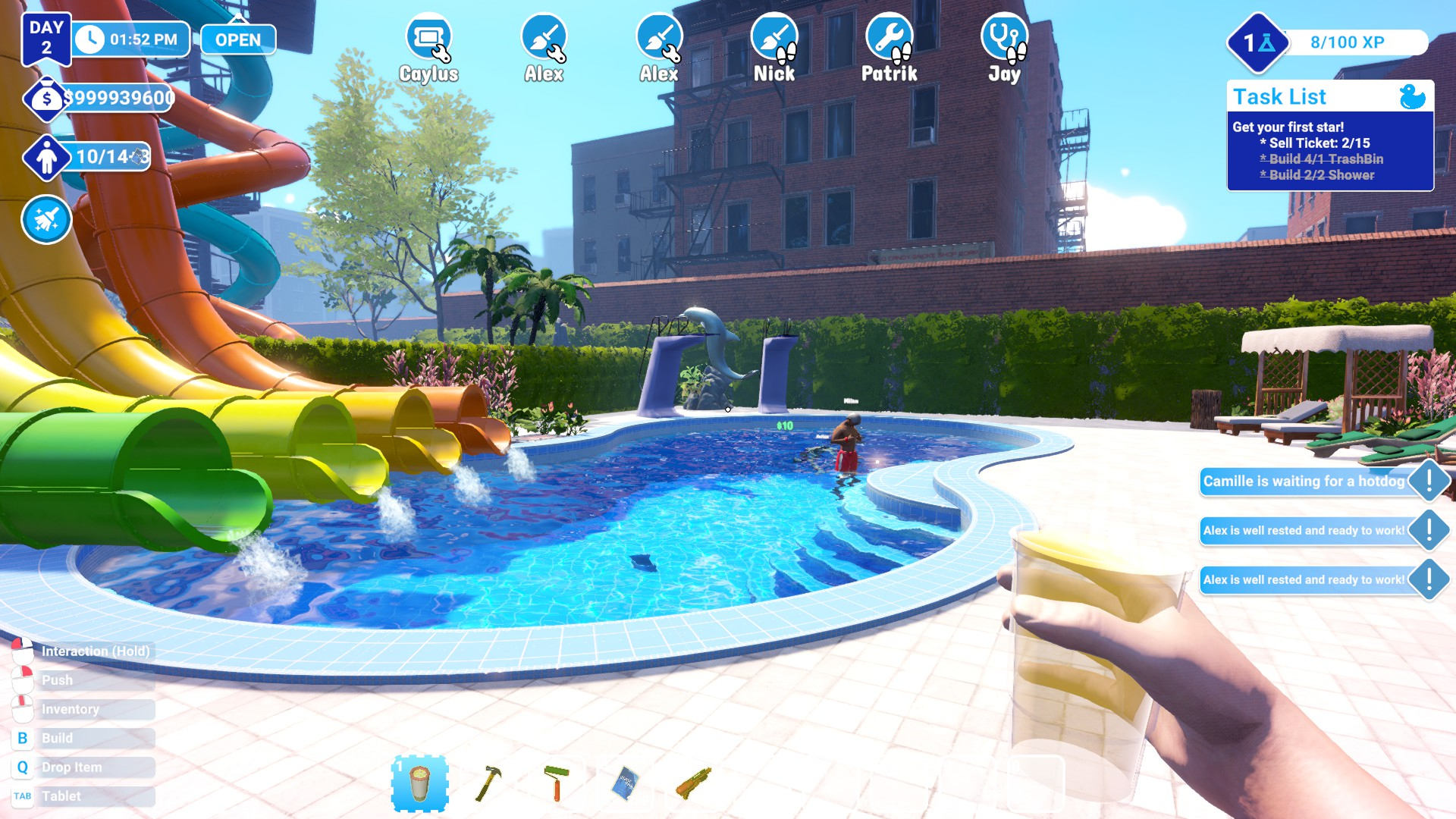Open the Tablet menu

(x=61, y=795)
